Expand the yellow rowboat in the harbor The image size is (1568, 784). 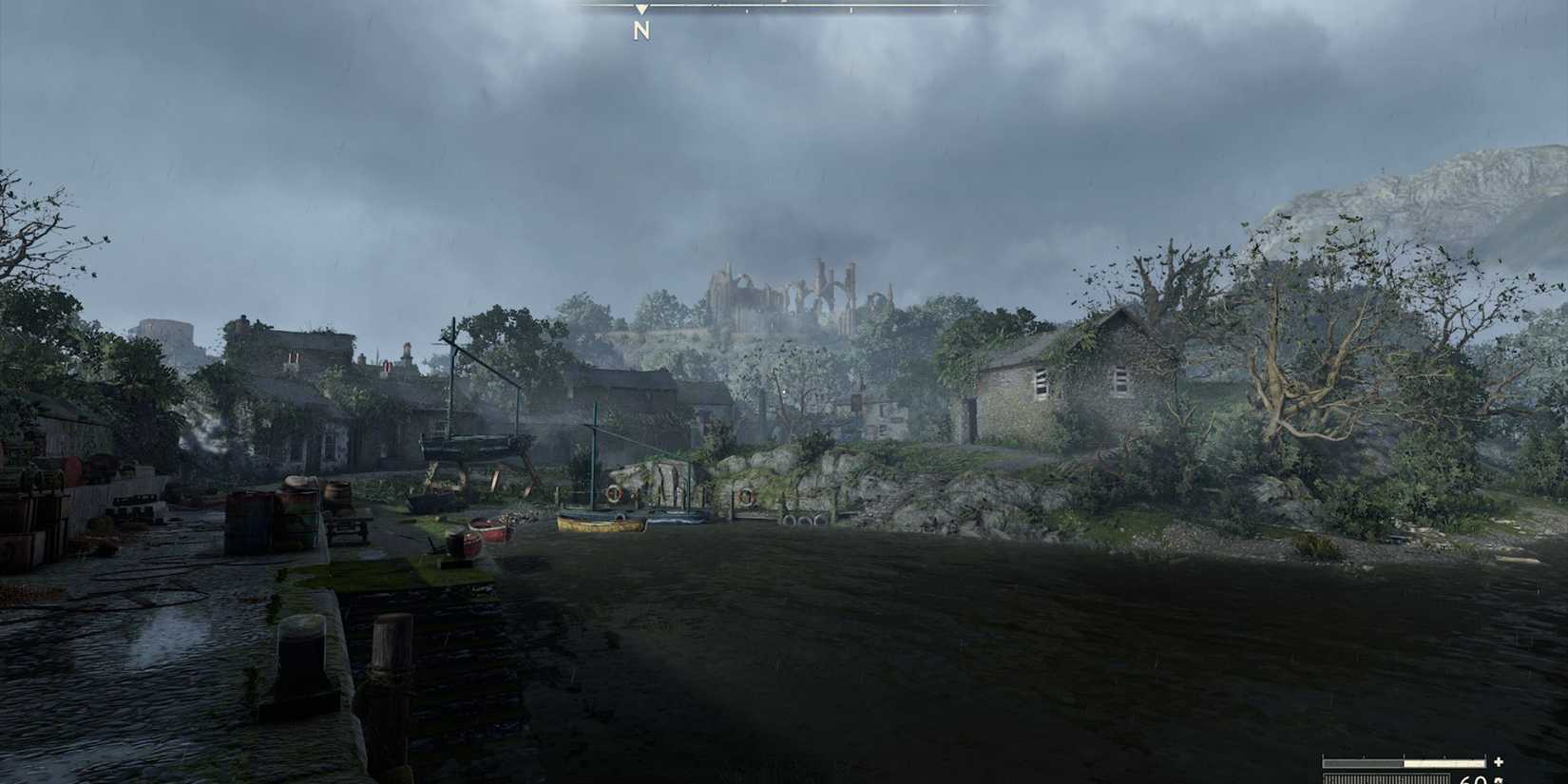[599, 524]
